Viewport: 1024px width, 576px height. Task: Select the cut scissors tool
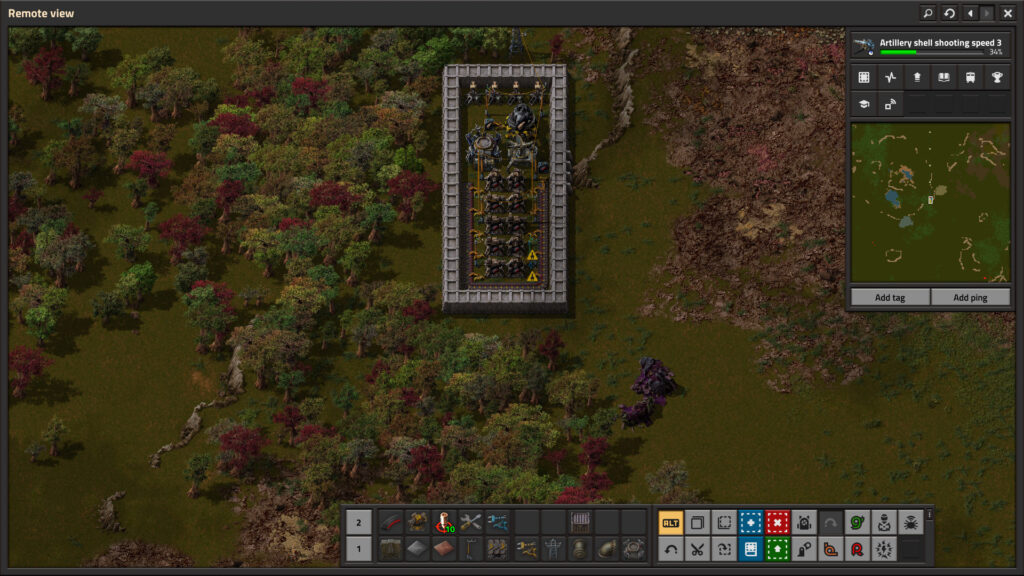point(697,548)
